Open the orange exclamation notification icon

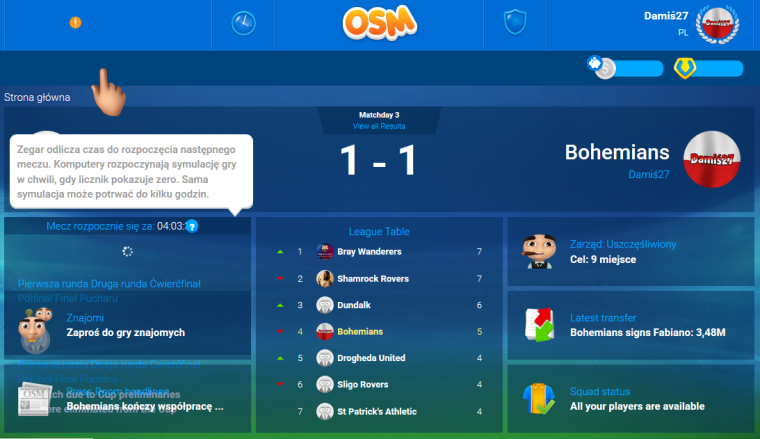pyautogui.click(x=76, y=23)
